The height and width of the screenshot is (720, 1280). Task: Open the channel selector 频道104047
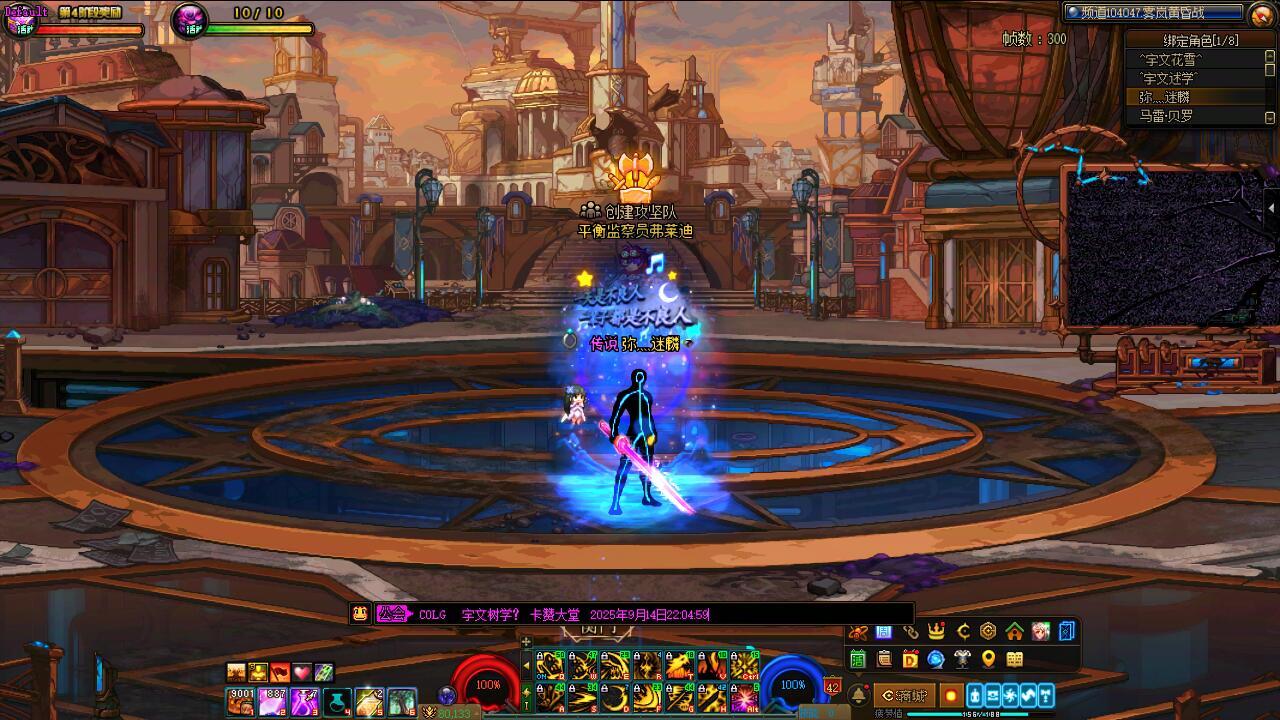tap(1152, 12)
